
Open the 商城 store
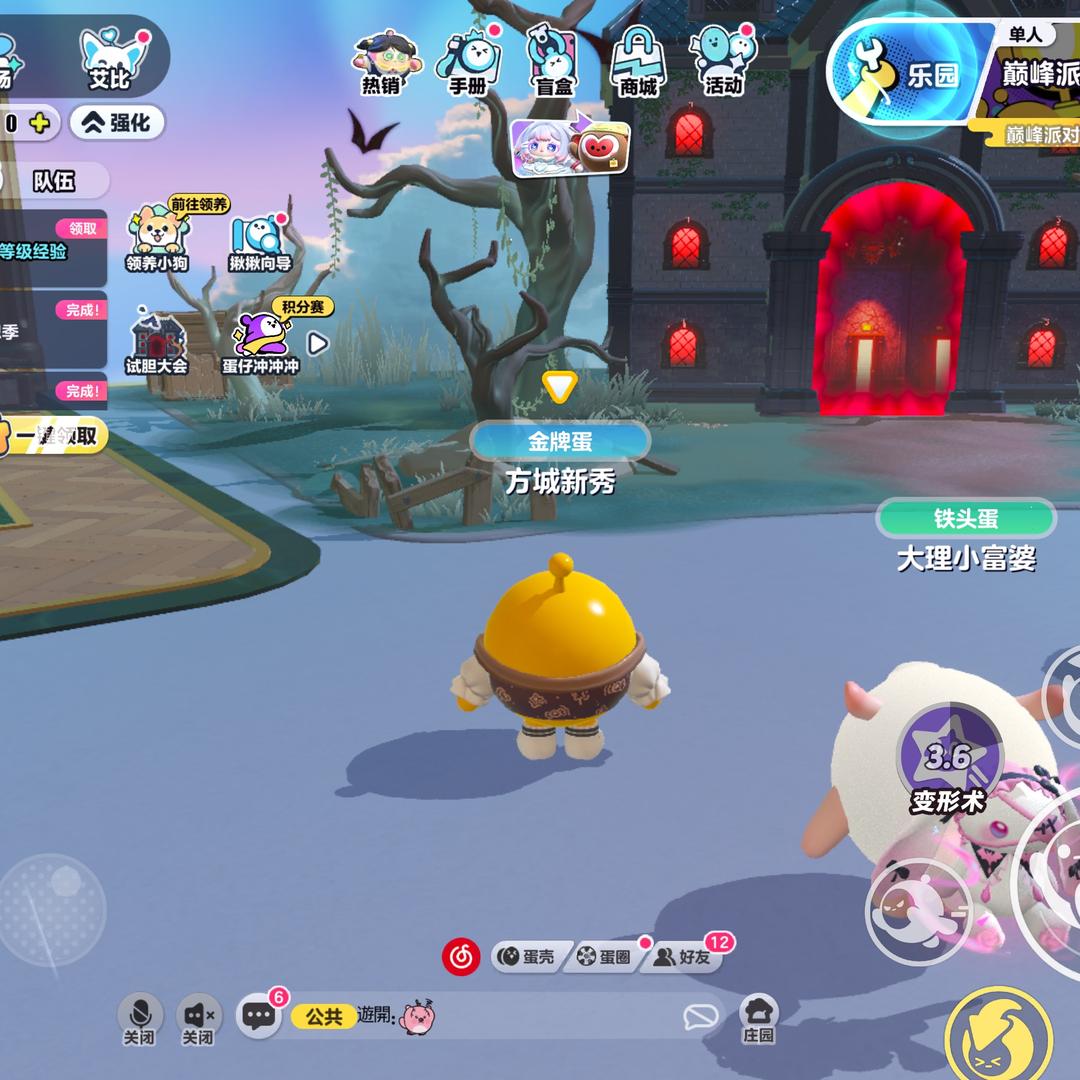[x=638, y=62]
